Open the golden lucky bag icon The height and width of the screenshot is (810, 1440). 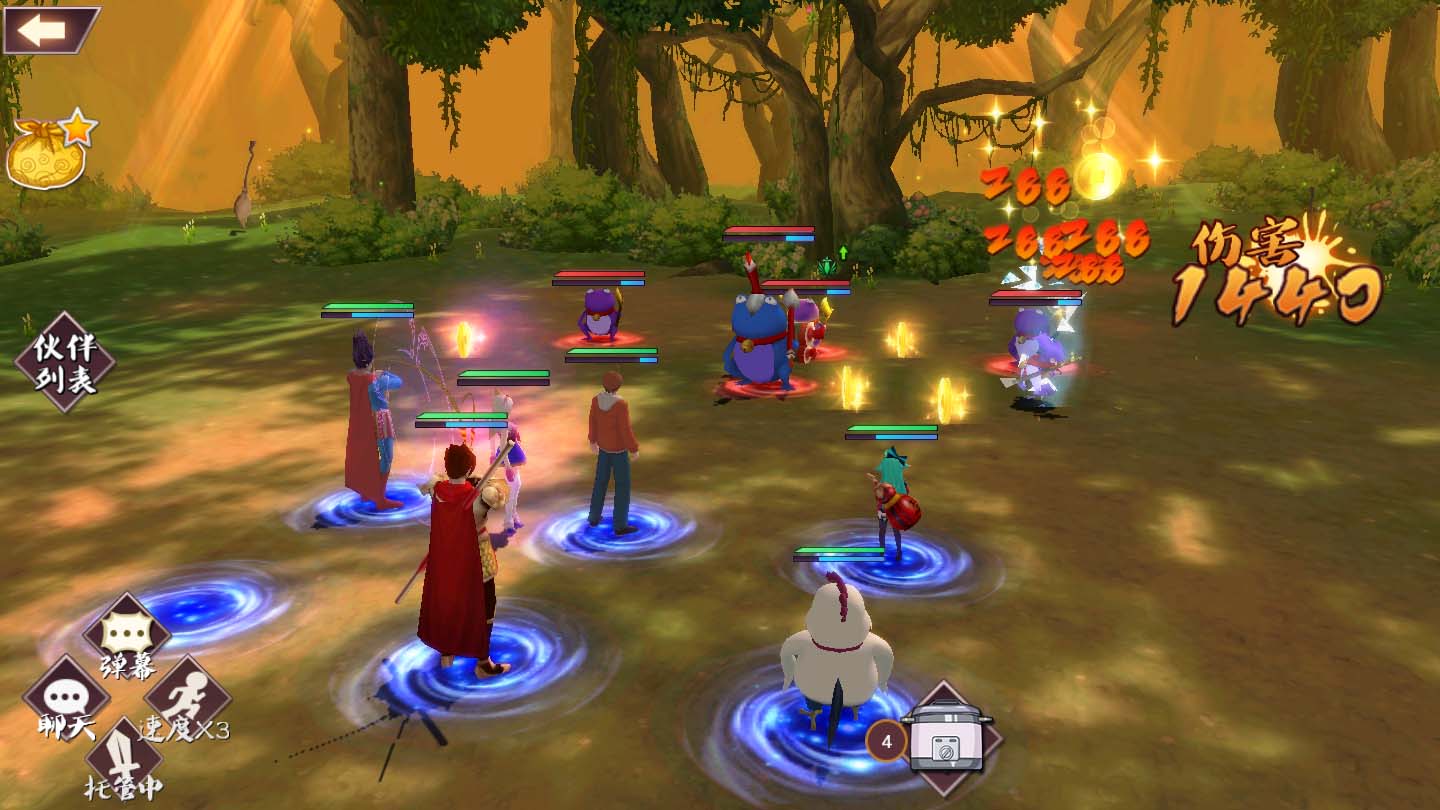pos(50,152)
